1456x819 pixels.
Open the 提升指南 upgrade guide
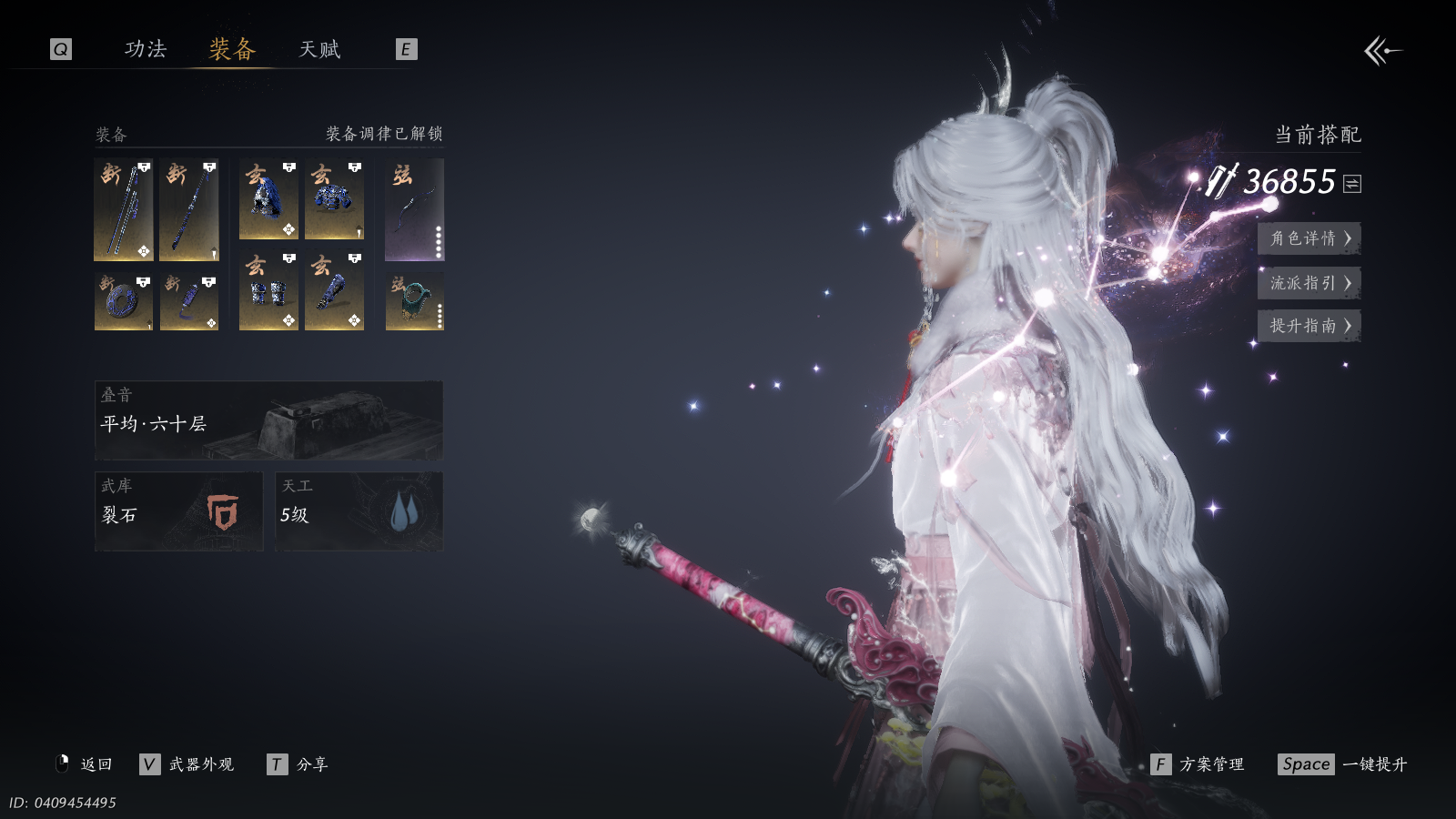[1309, 326]
